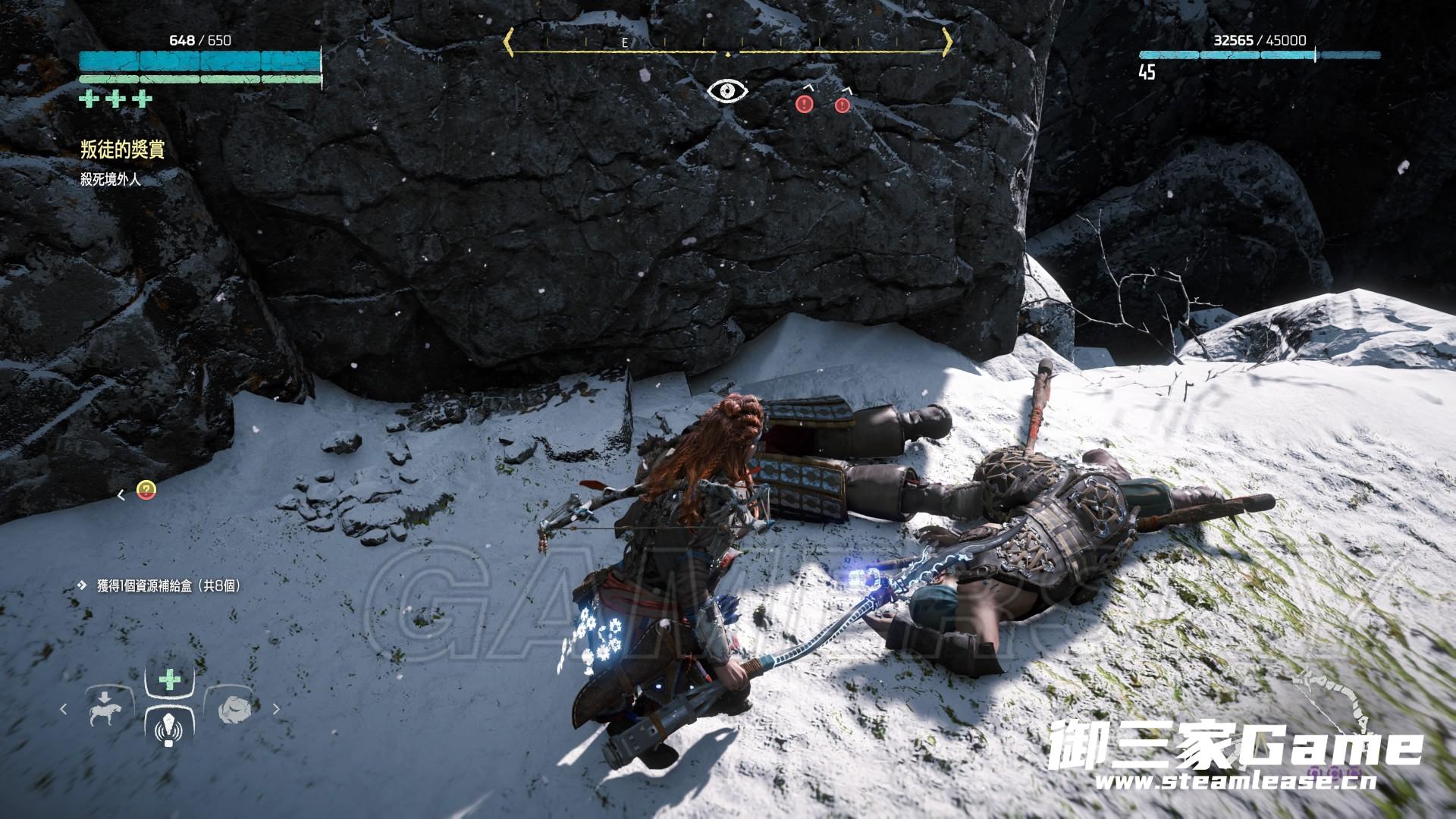This screenshot has width=1456, height=819.
Task: Click the 獲得1個資源補給盒 loot notification
Action: click(x=164, y=585)
